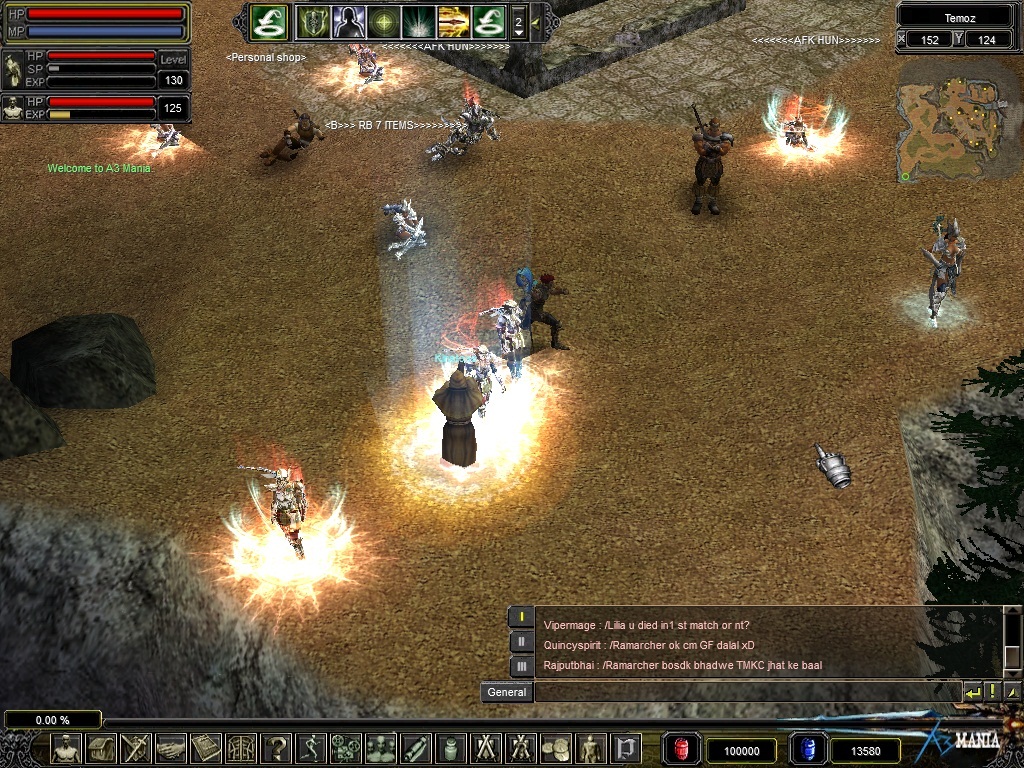This screenshot has height=768, width=1024.
Task: Switch to chat tab I
Action: (521, 617)
